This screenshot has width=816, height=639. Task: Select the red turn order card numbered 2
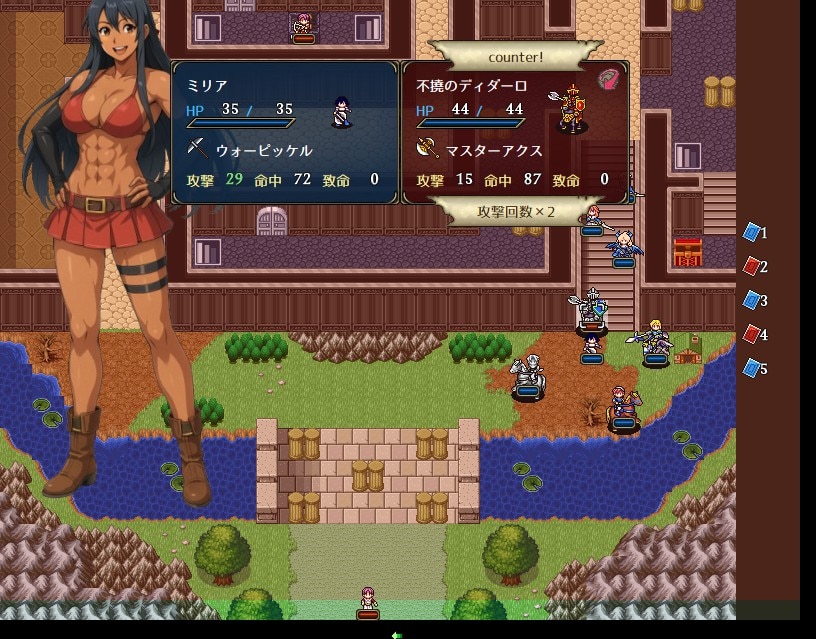(x=752, y=267)
